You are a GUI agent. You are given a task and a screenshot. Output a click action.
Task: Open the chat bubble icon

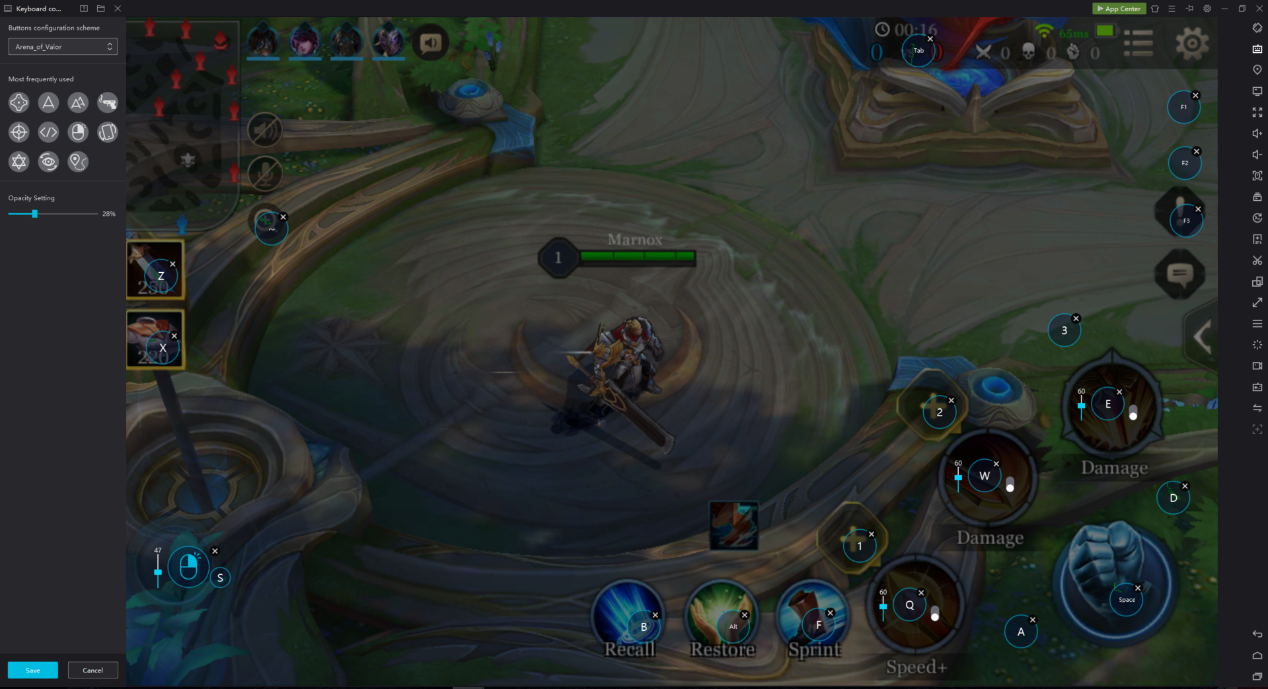(1180, 273)
